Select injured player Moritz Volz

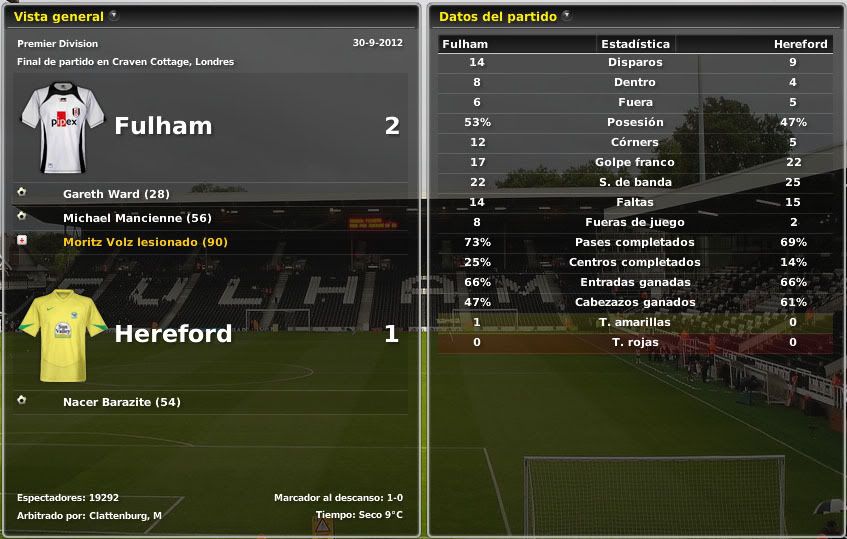[145, 242]
